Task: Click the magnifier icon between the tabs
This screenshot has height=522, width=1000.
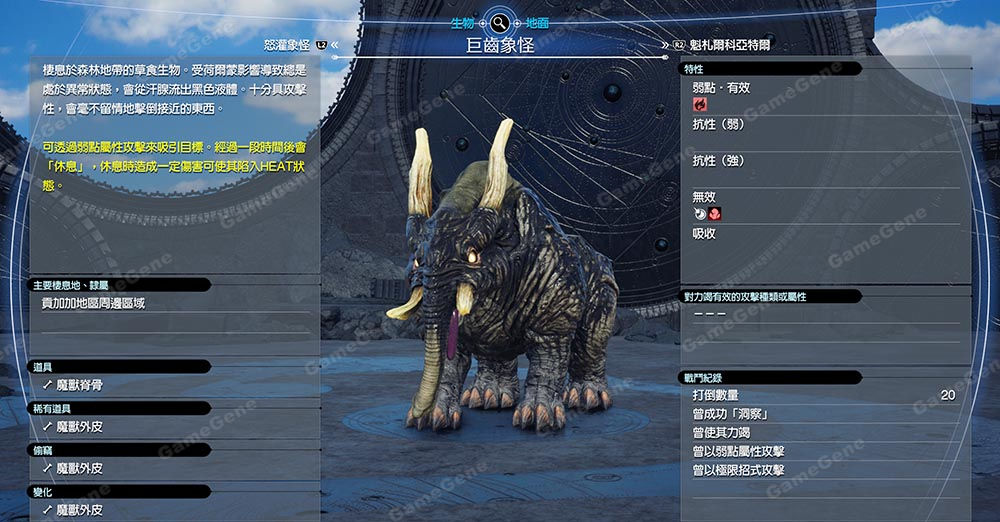Action: click(x=499, y=21)
